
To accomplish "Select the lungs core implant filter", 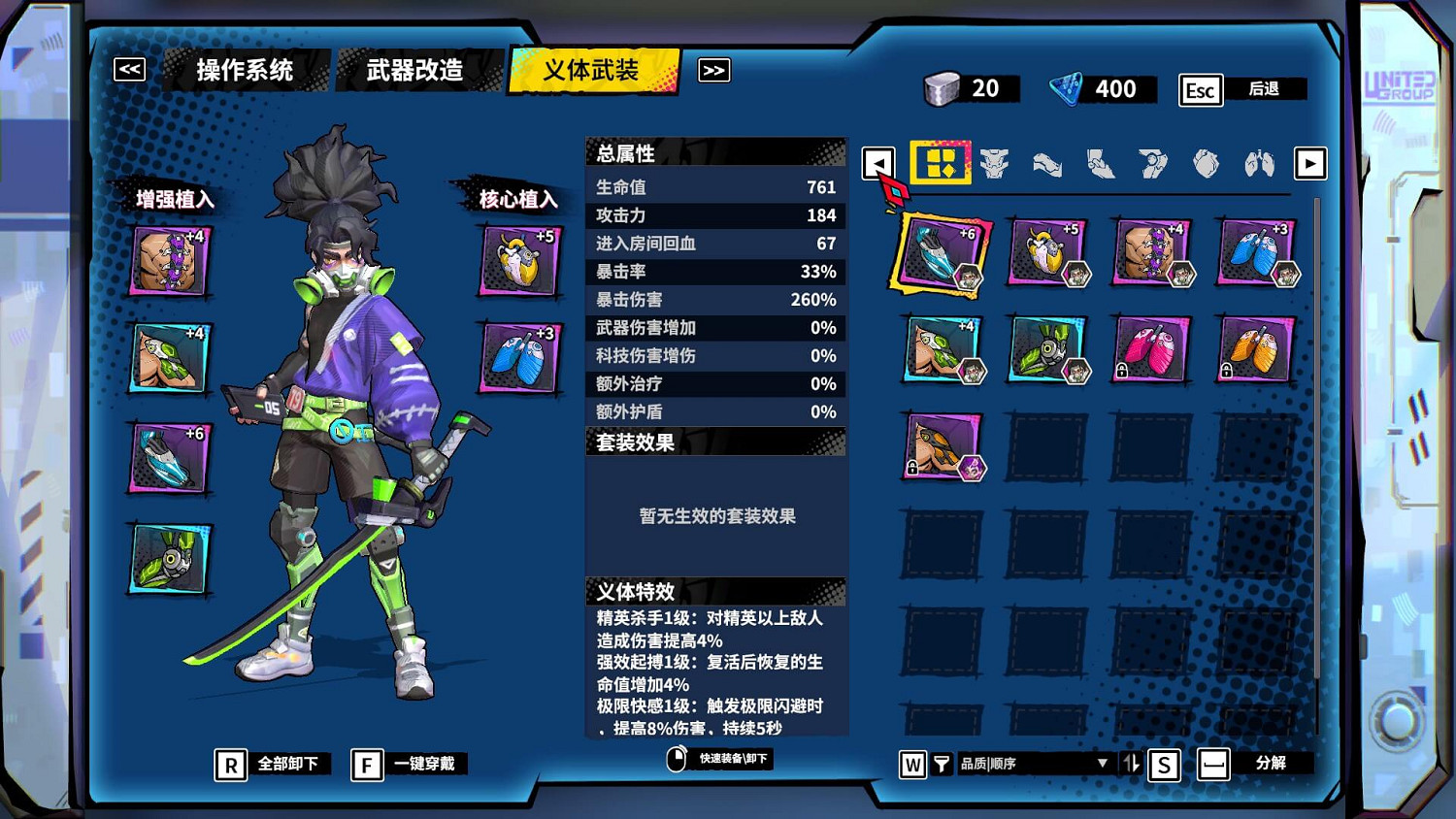I will pos(1259,164).
